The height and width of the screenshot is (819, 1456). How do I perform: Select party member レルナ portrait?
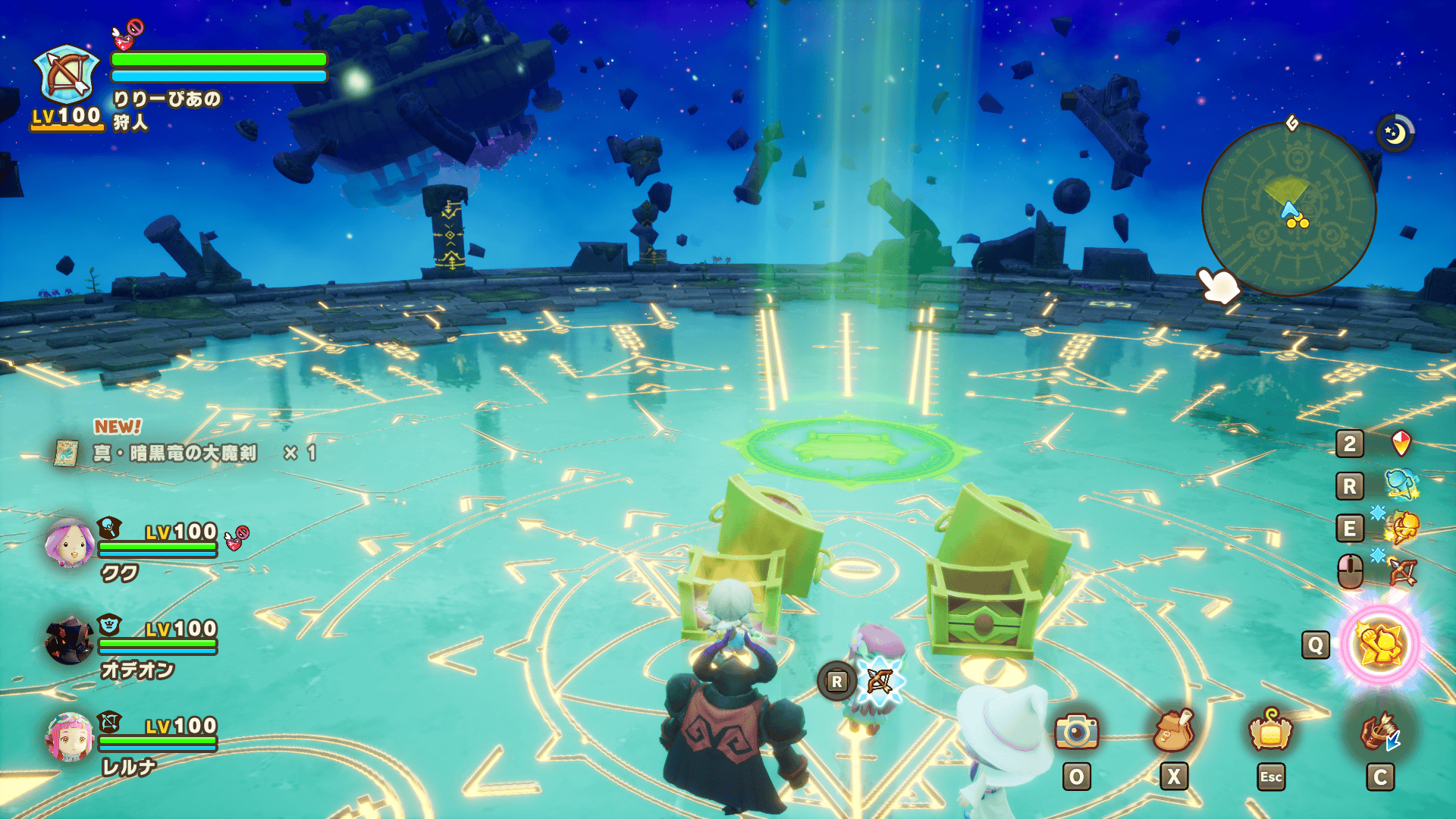69,737
